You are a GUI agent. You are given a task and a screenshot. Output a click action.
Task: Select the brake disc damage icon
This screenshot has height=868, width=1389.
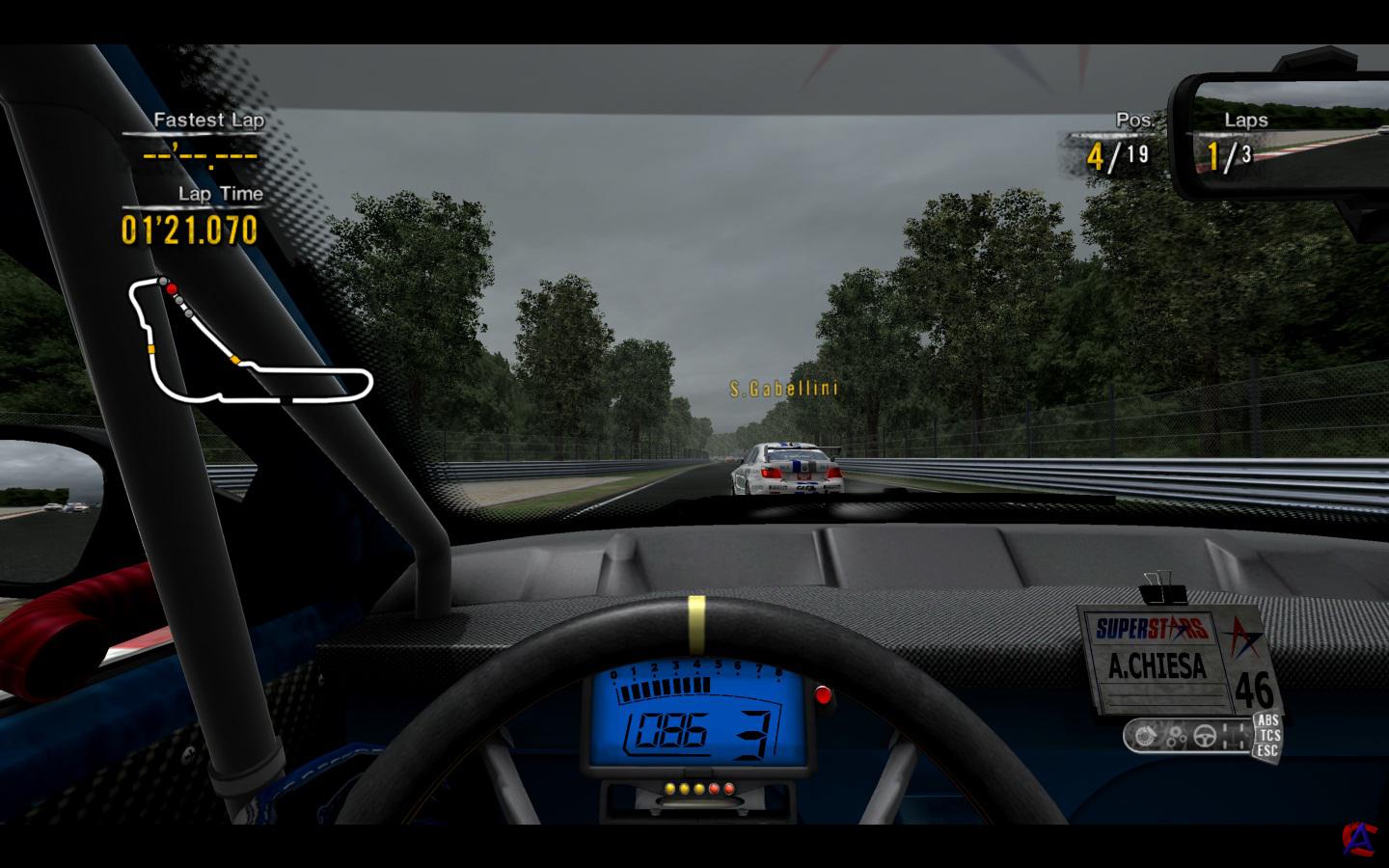pyautogui.click(x=1147, y=737)
